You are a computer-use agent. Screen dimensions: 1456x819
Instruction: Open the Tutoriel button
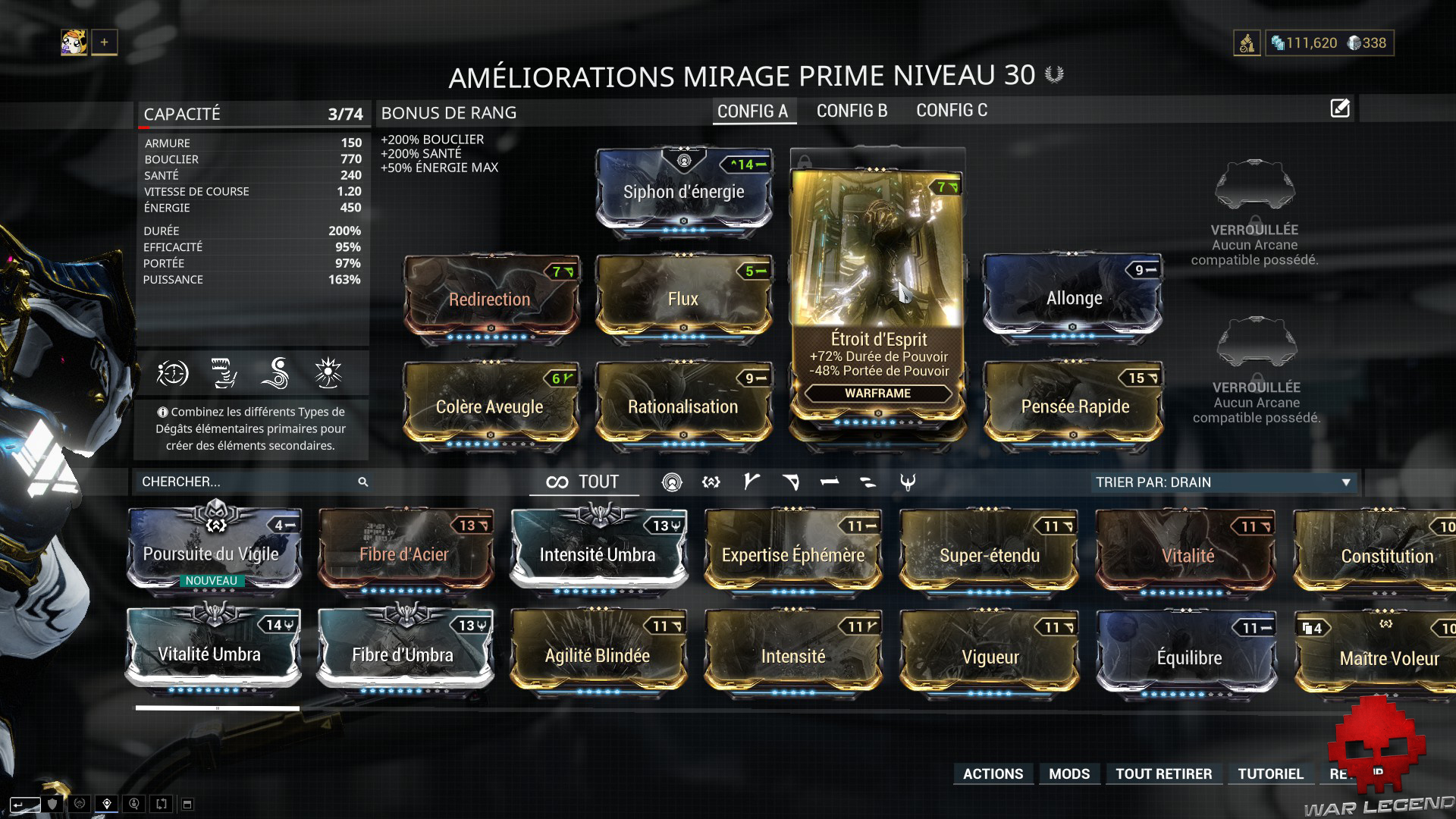[1270, 773]
